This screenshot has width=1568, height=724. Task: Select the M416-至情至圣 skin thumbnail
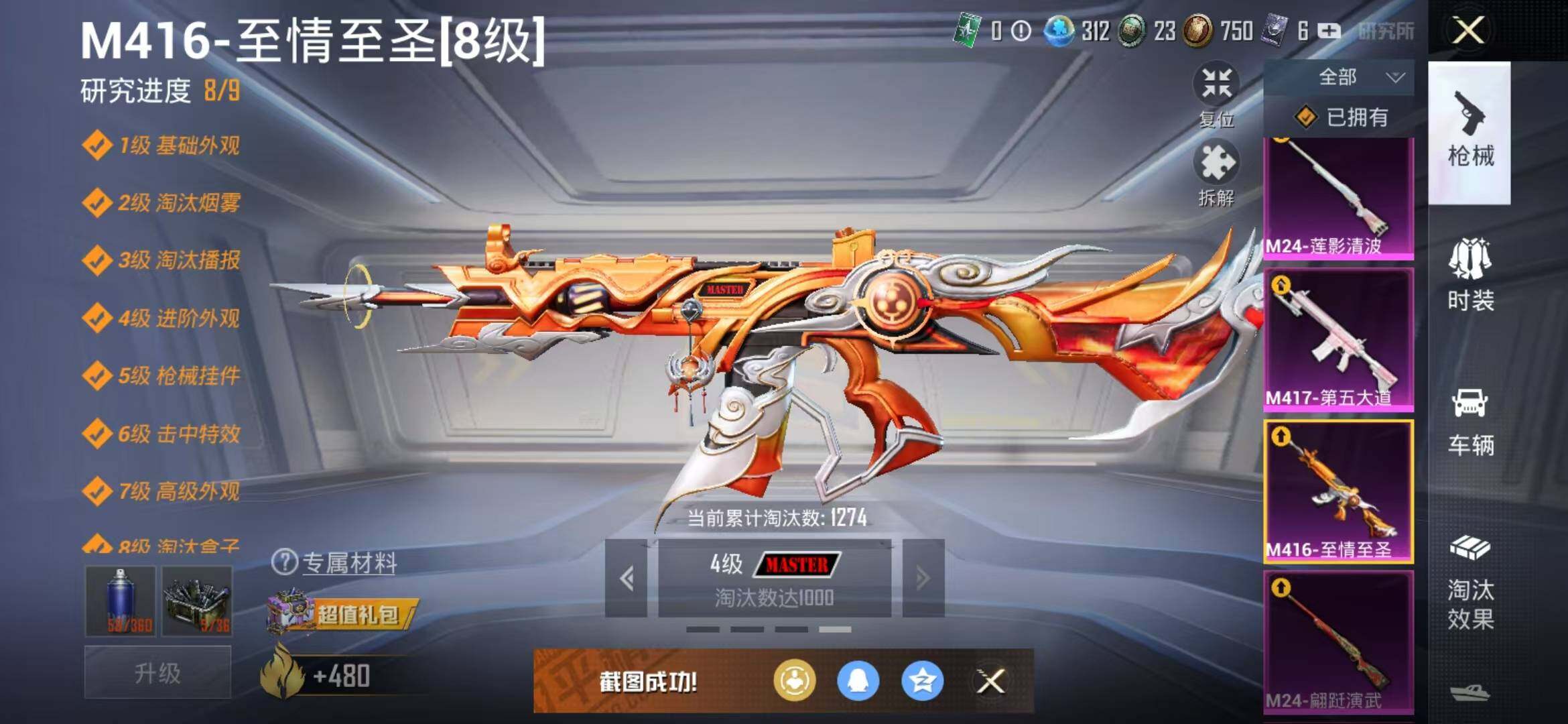[1338, 491]
